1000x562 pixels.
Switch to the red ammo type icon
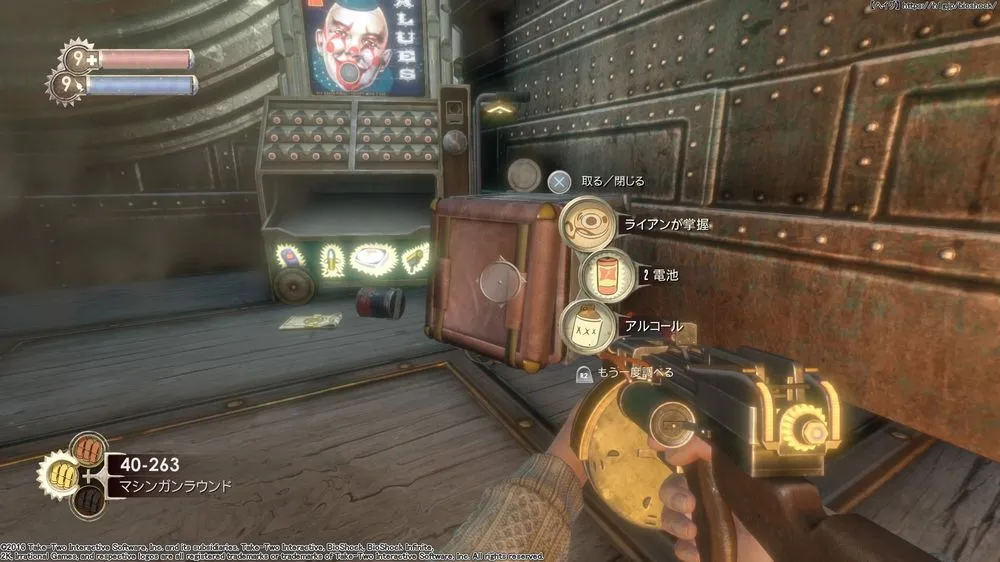coord(89,447)
